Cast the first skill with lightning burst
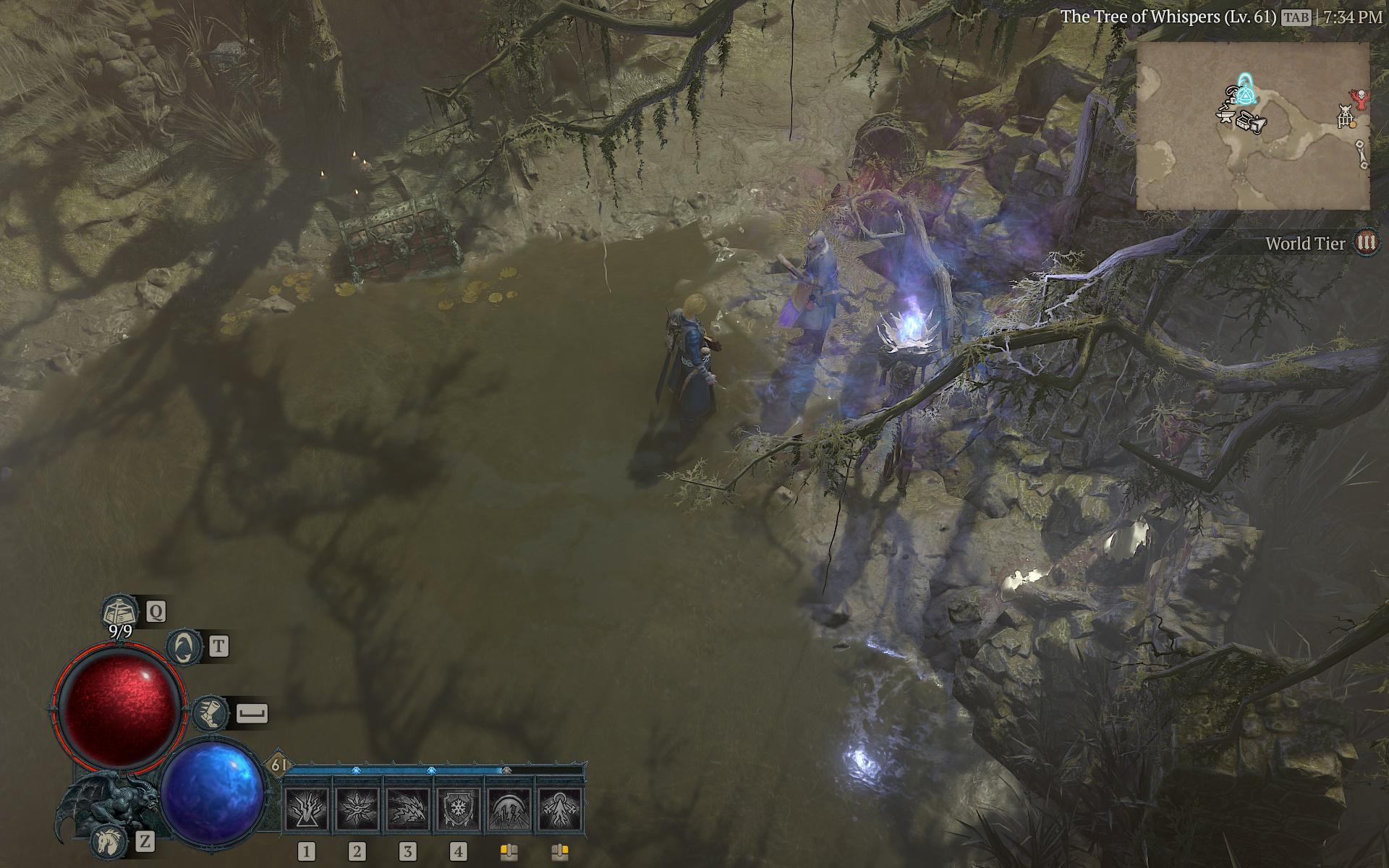 click(x=306, y=809)
